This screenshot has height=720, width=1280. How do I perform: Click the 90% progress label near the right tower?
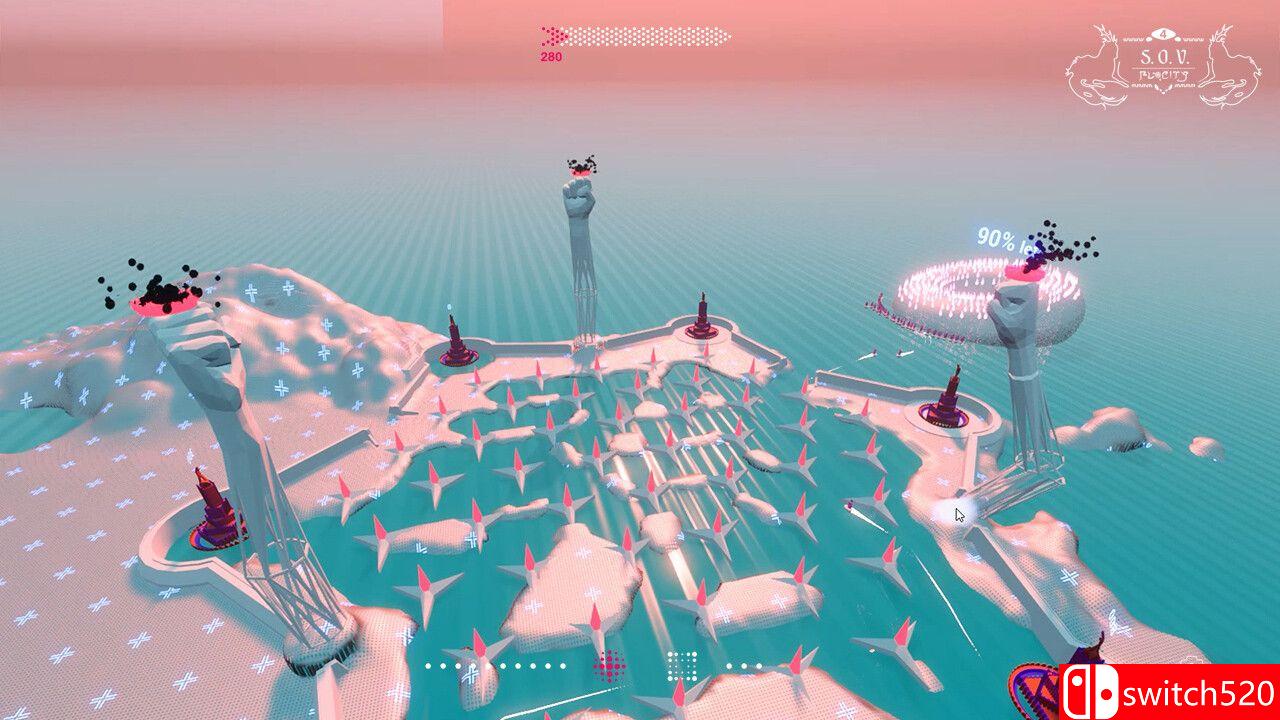tap(997, 237)
